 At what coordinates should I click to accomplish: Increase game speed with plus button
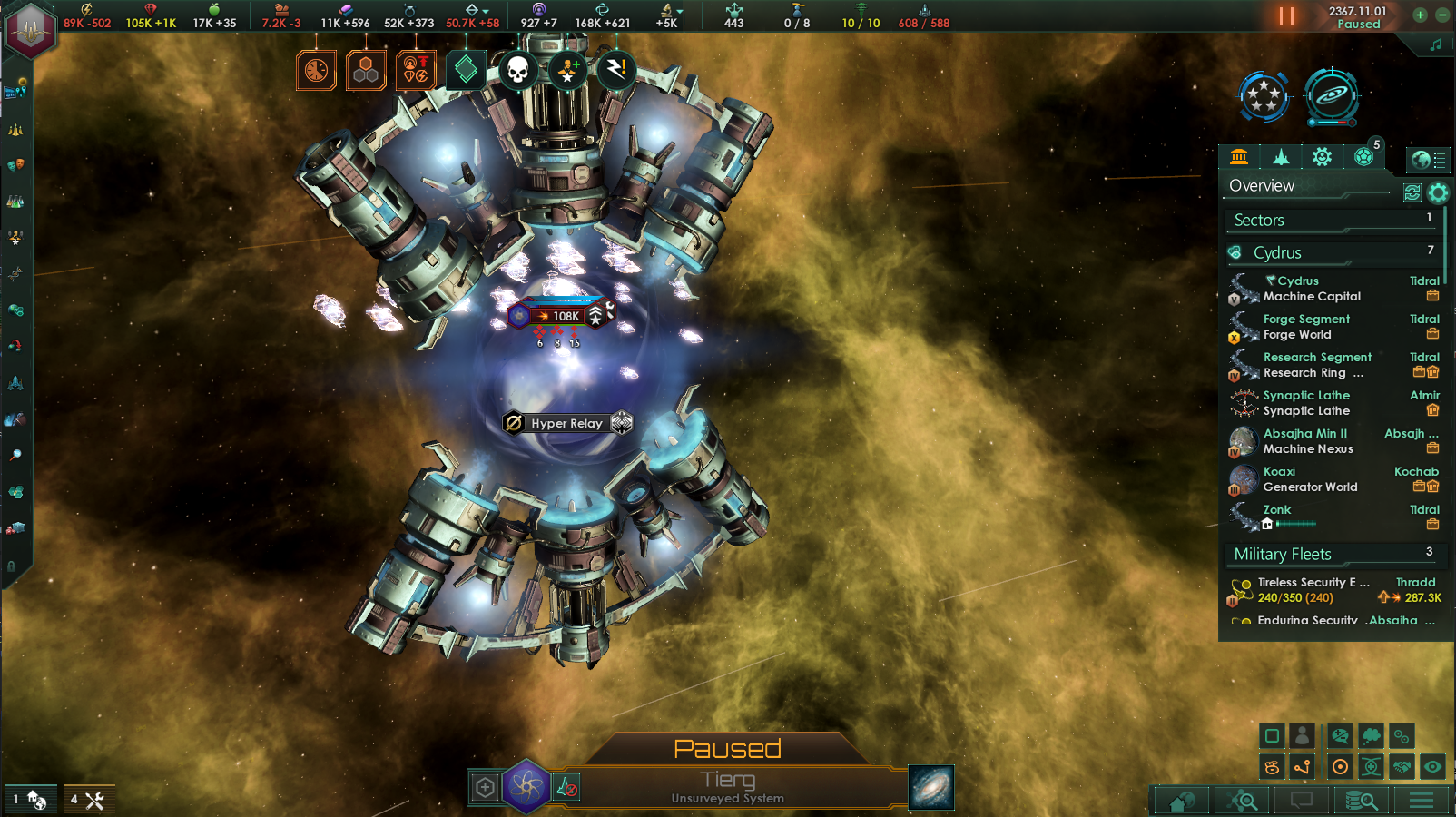click(x=1420, y=15)
